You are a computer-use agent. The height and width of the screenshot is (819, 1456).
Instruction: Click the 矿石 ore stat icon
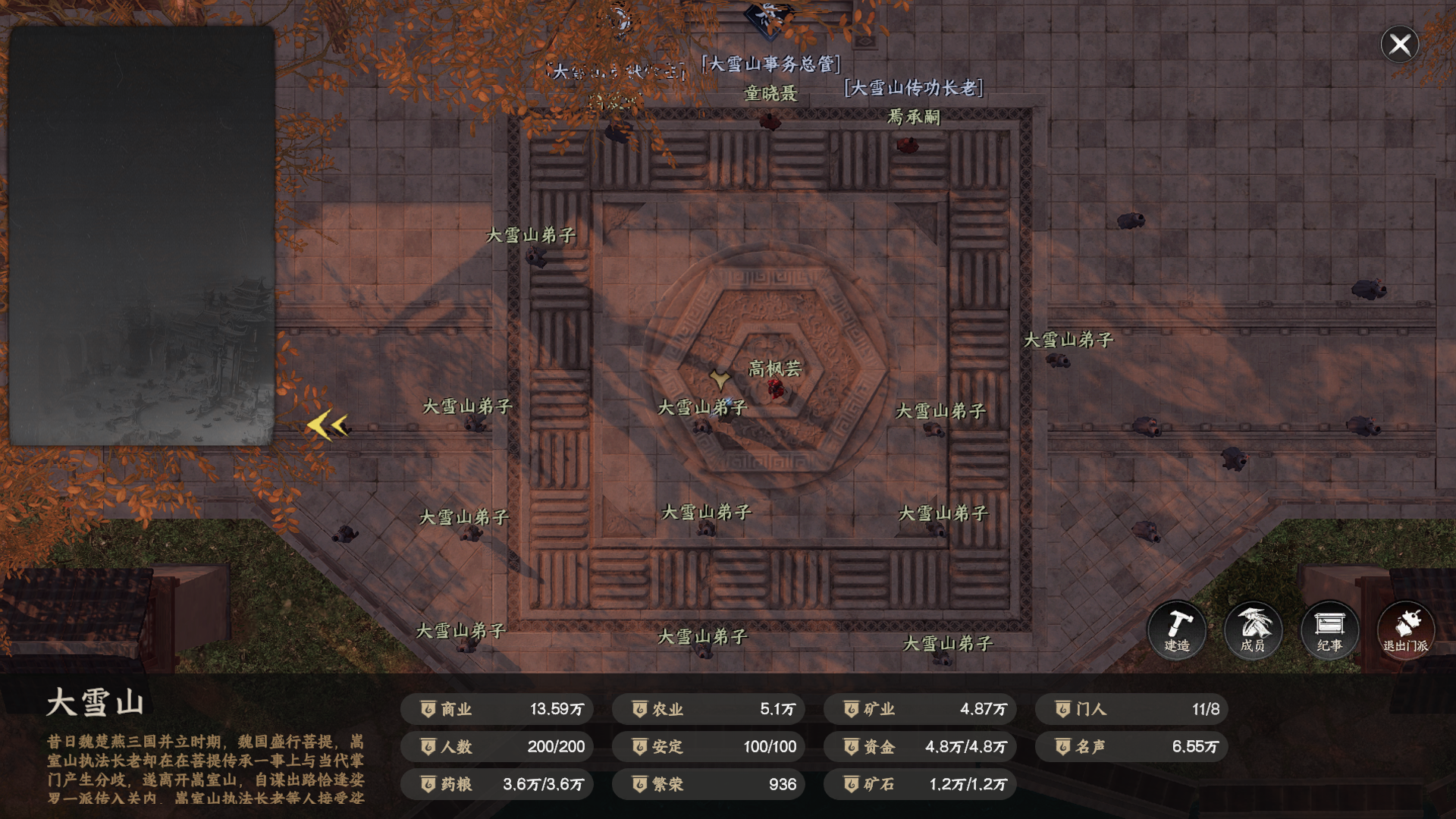pyautogui.click(x=851, y=785)
